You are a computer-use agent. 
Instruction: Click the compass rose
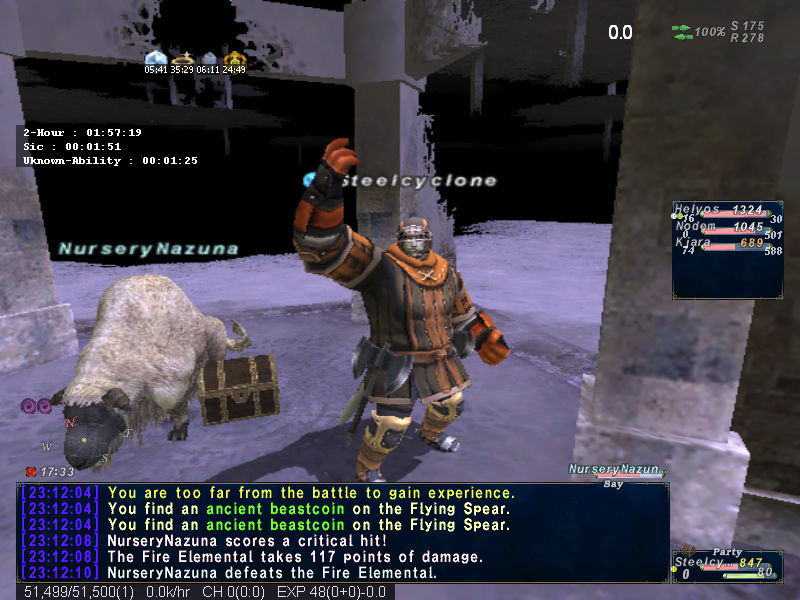[85, 438]
